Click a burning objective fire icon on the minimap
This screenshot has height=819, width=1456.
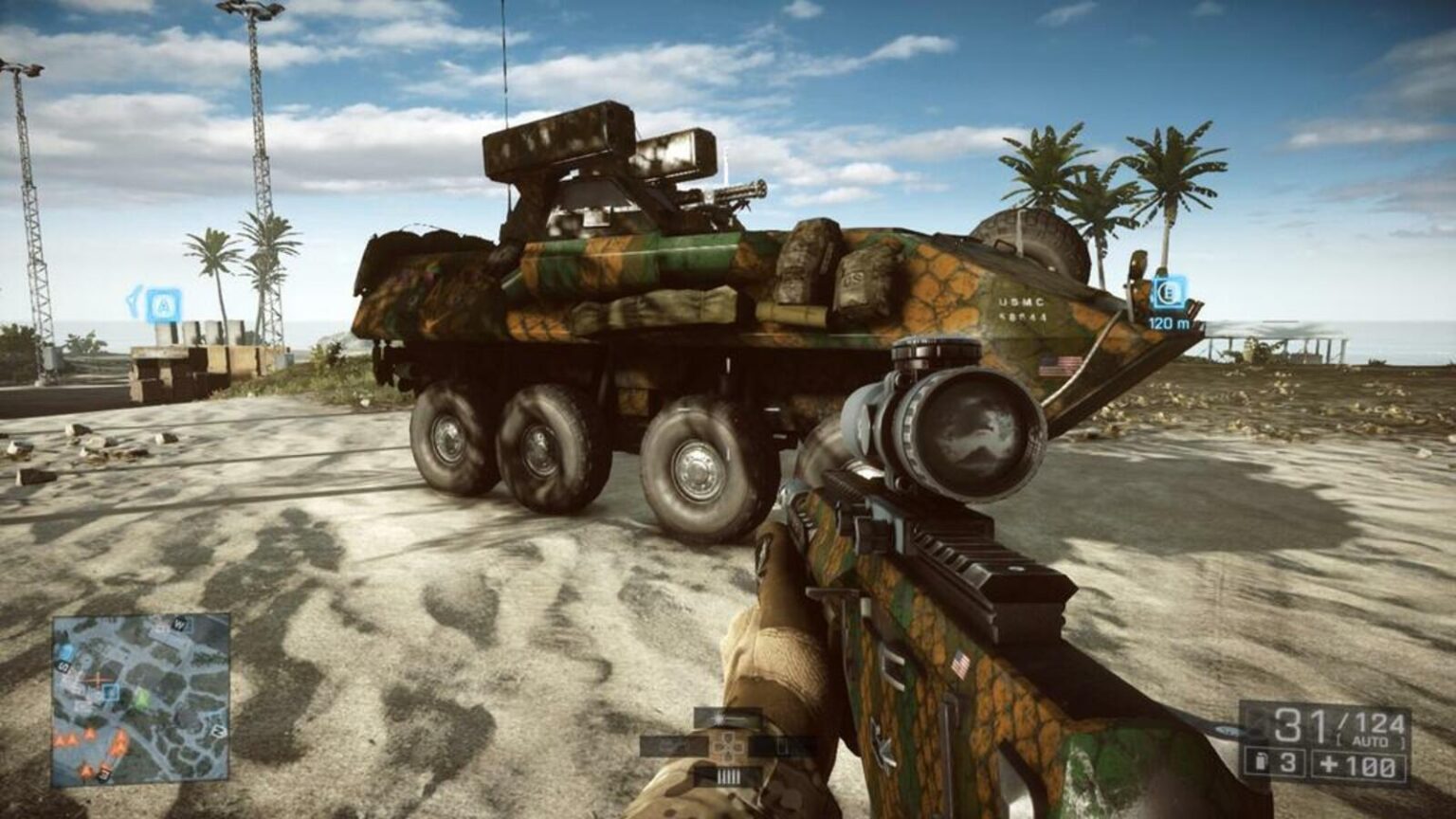tap(118, 744)
